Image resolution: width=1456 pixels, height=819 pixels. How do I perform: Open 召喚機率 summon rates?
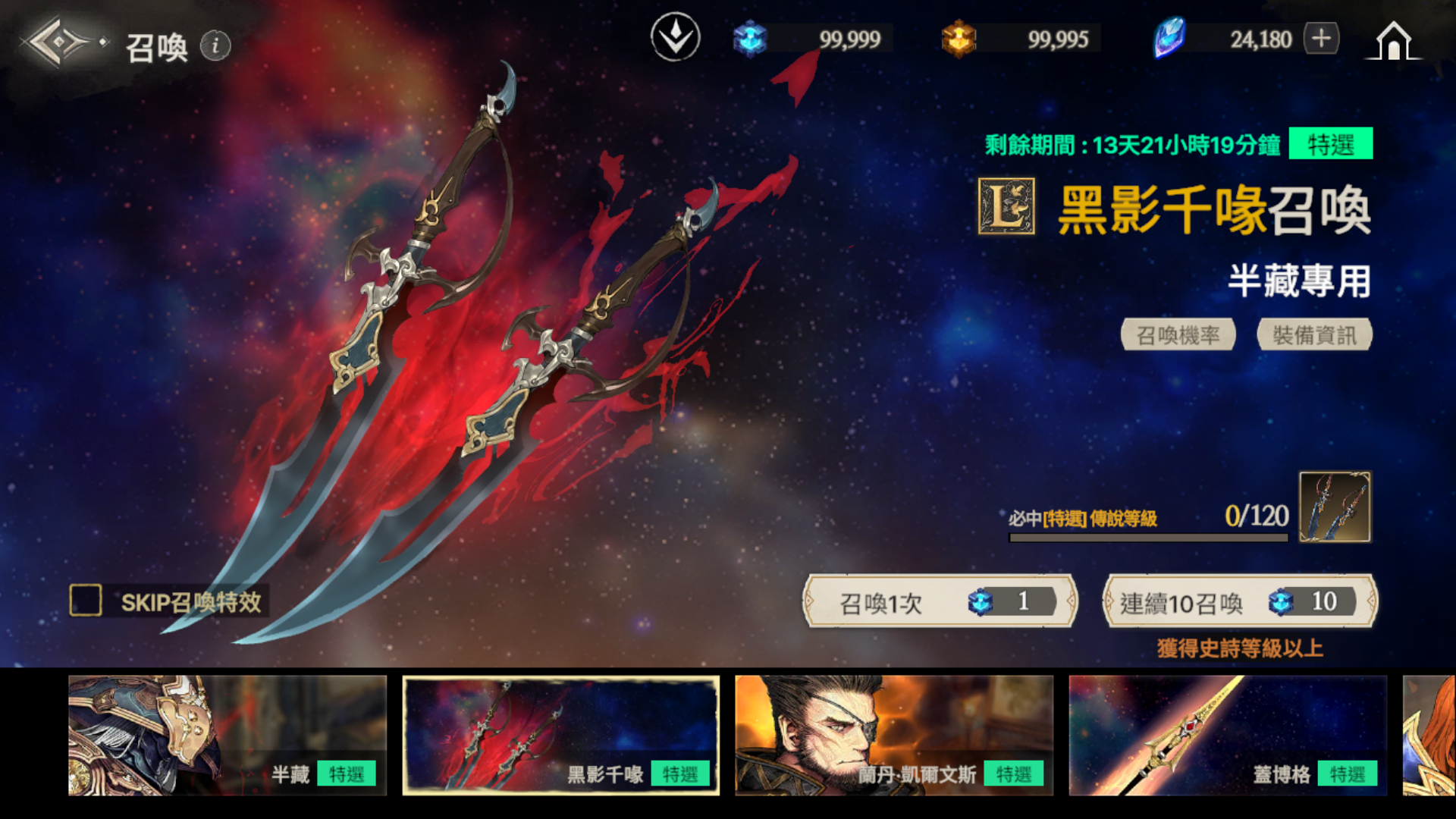1178,334
